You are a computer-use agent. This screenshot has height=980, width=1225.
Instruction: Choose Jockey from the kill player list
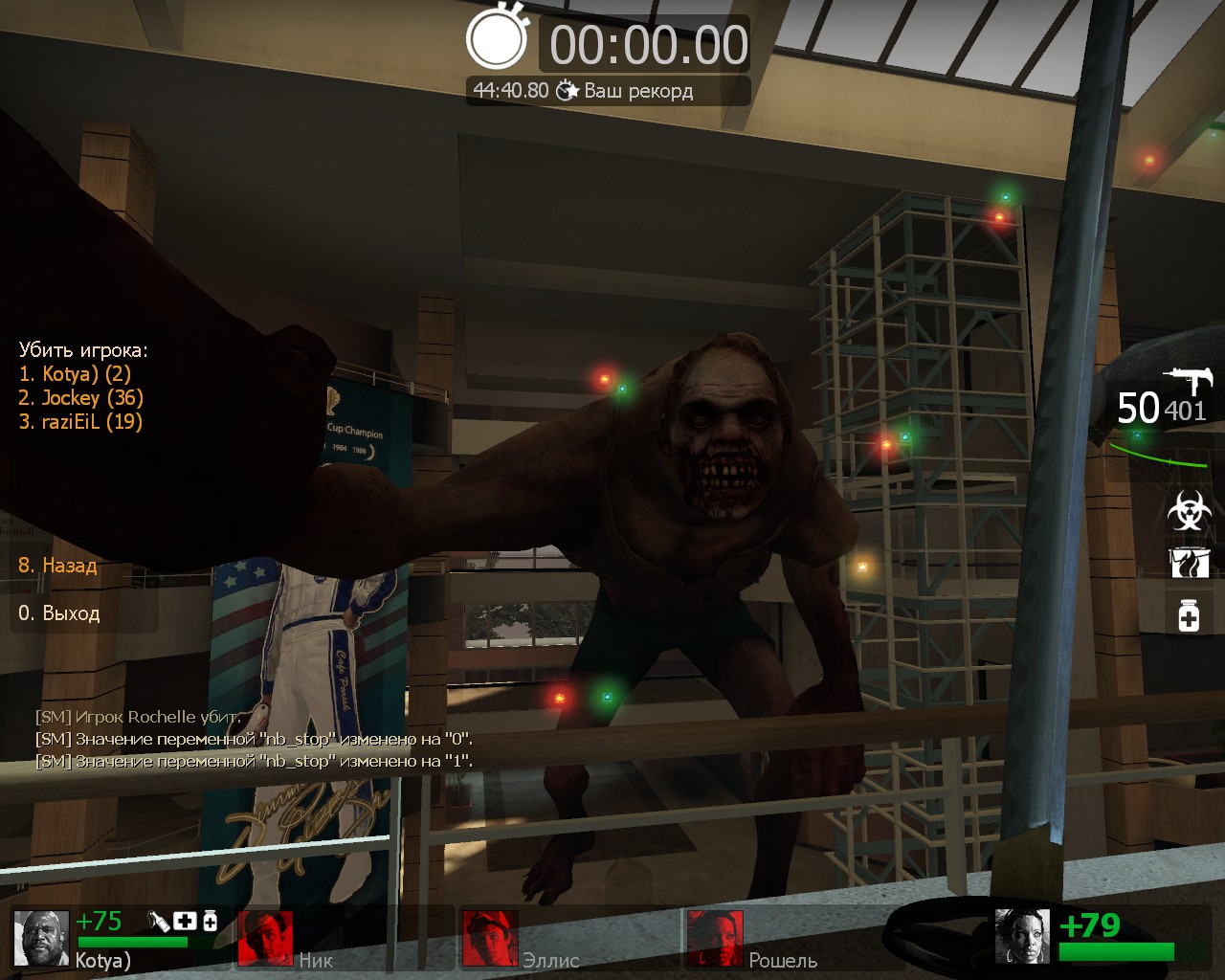pyautogui.click(x=80, y=398)
